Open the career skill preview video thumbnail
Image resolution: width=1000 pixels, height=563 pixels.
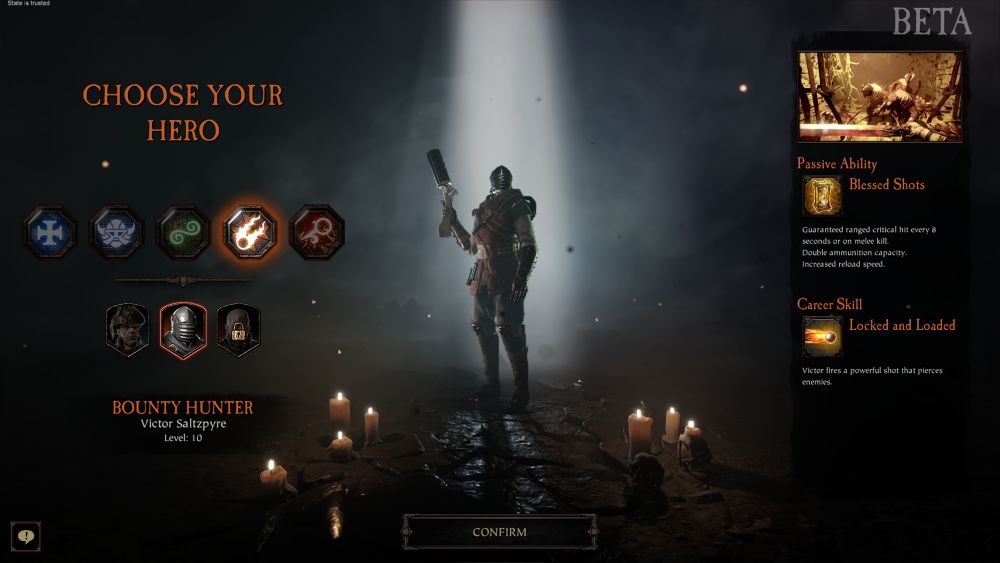(880, 97)
